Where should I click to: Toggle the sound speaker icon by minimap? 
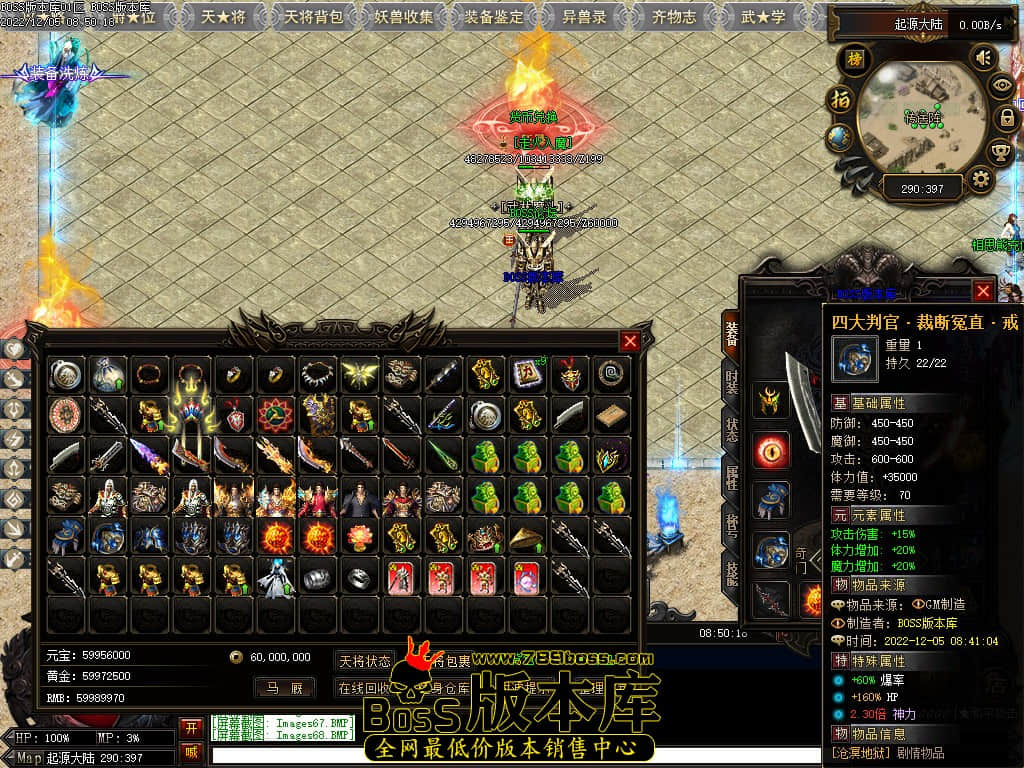pyautogui.click(x=983, y=58)
